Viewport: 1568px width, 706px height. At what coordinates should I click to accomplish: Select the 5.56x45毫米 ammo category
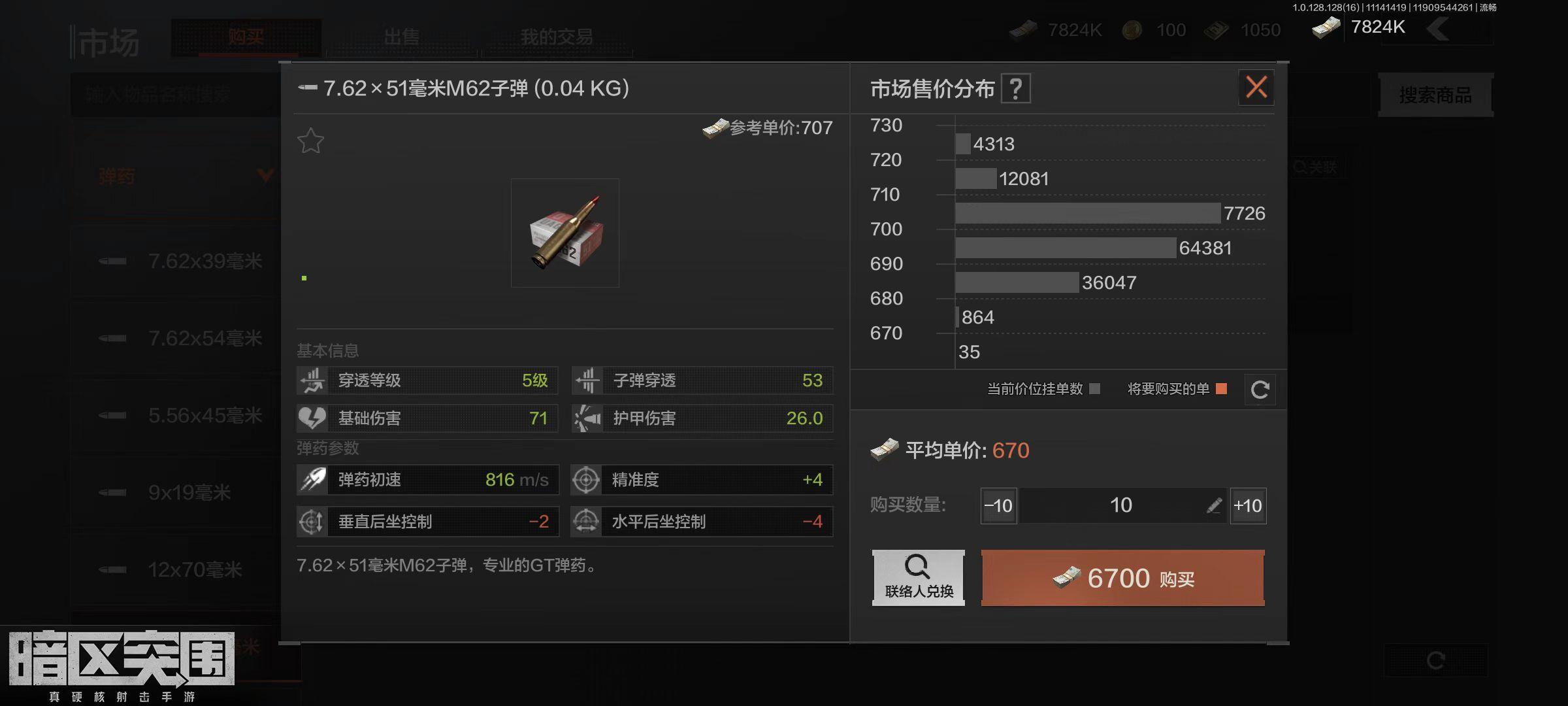point(204,416)
